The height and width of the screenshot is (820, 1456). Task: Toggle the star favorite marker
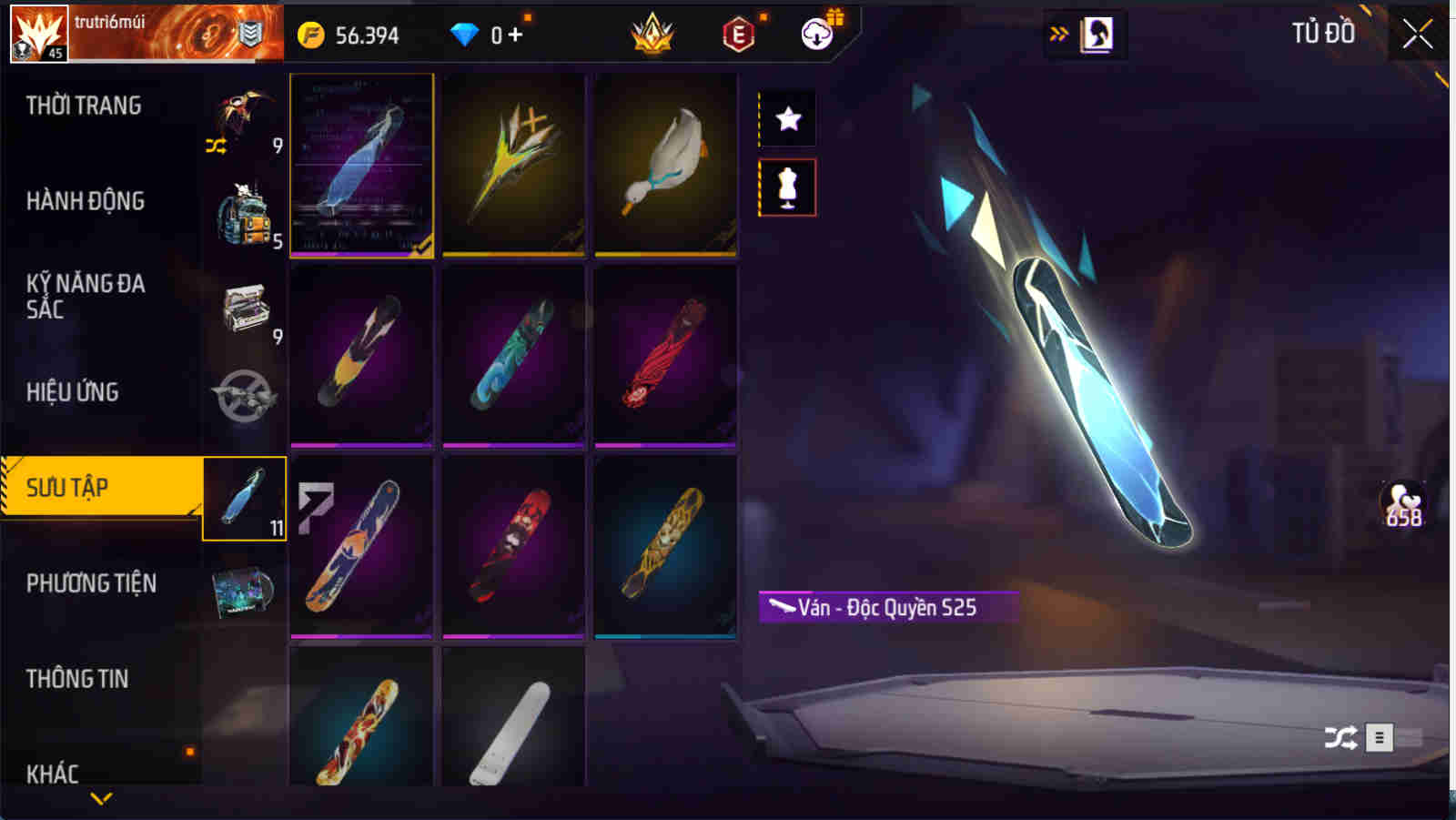(787, 116)
